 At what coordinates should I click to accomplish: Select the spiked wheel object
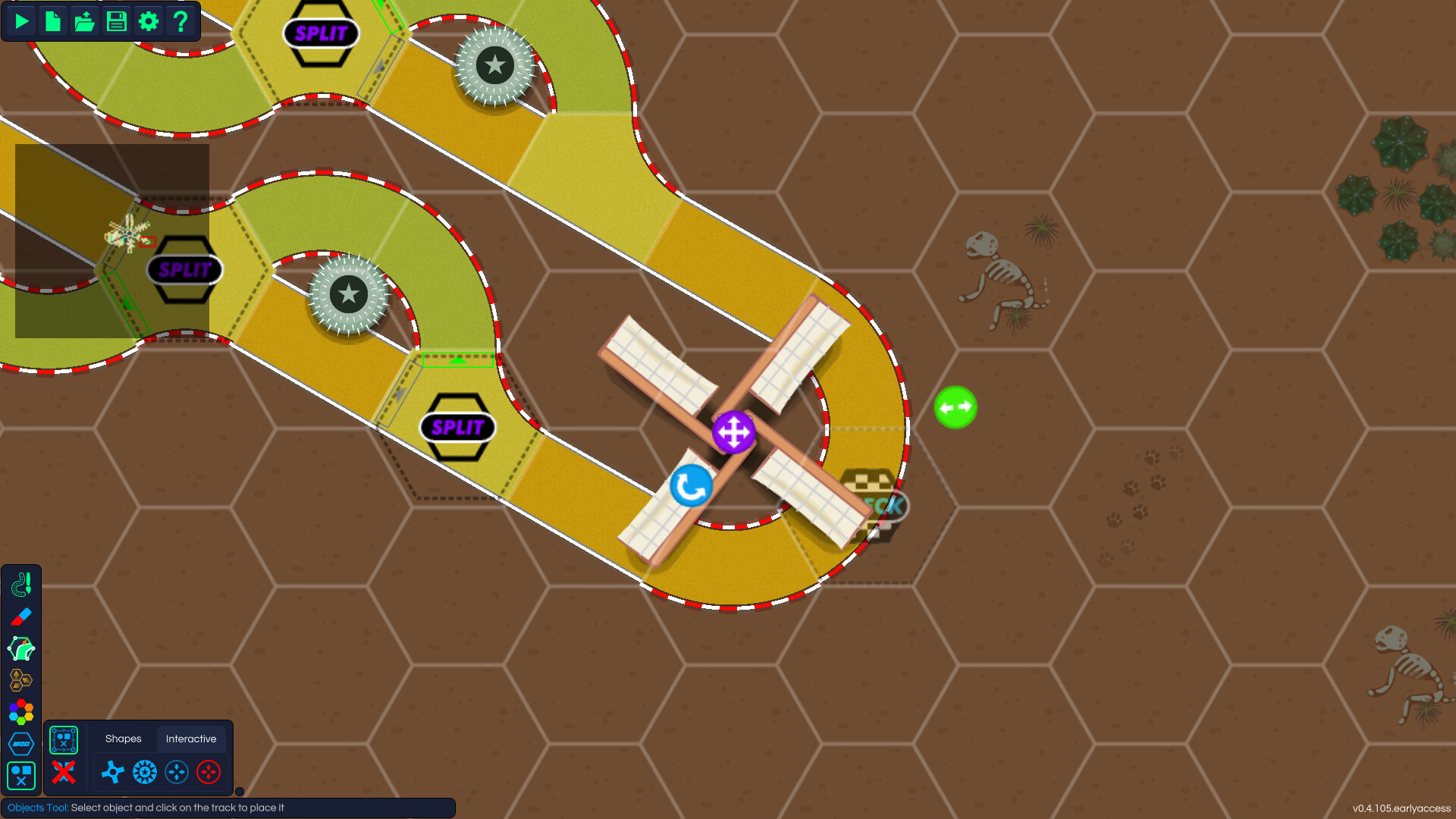pos(145,772)
